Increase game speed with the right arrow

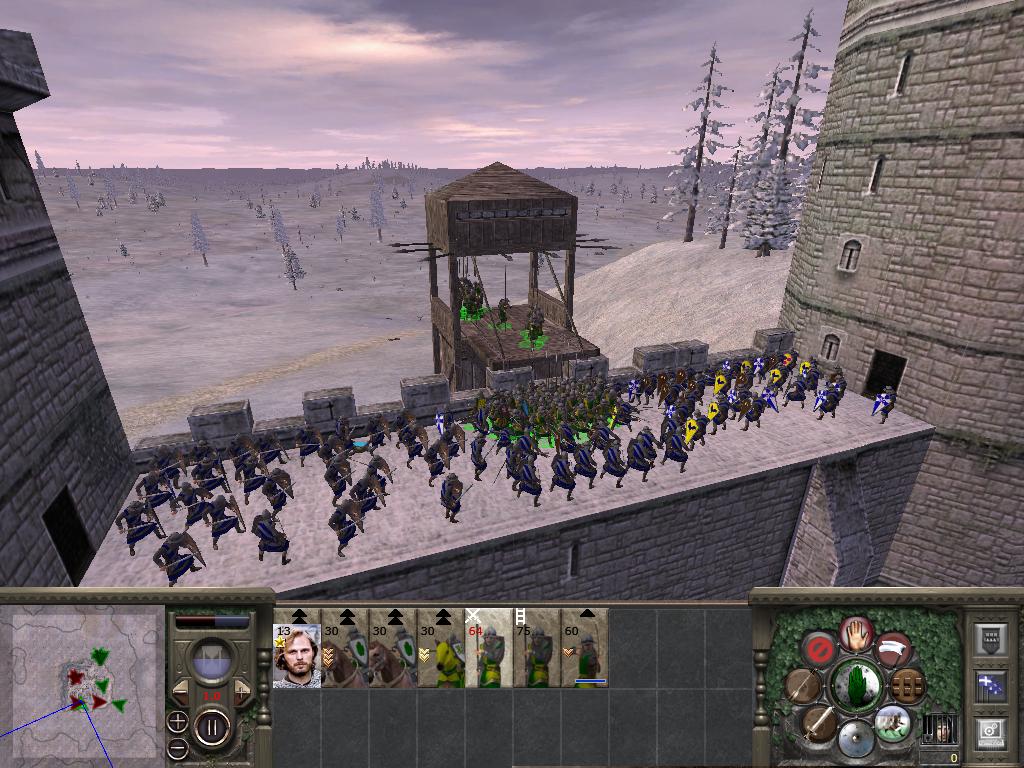(242, 690)
